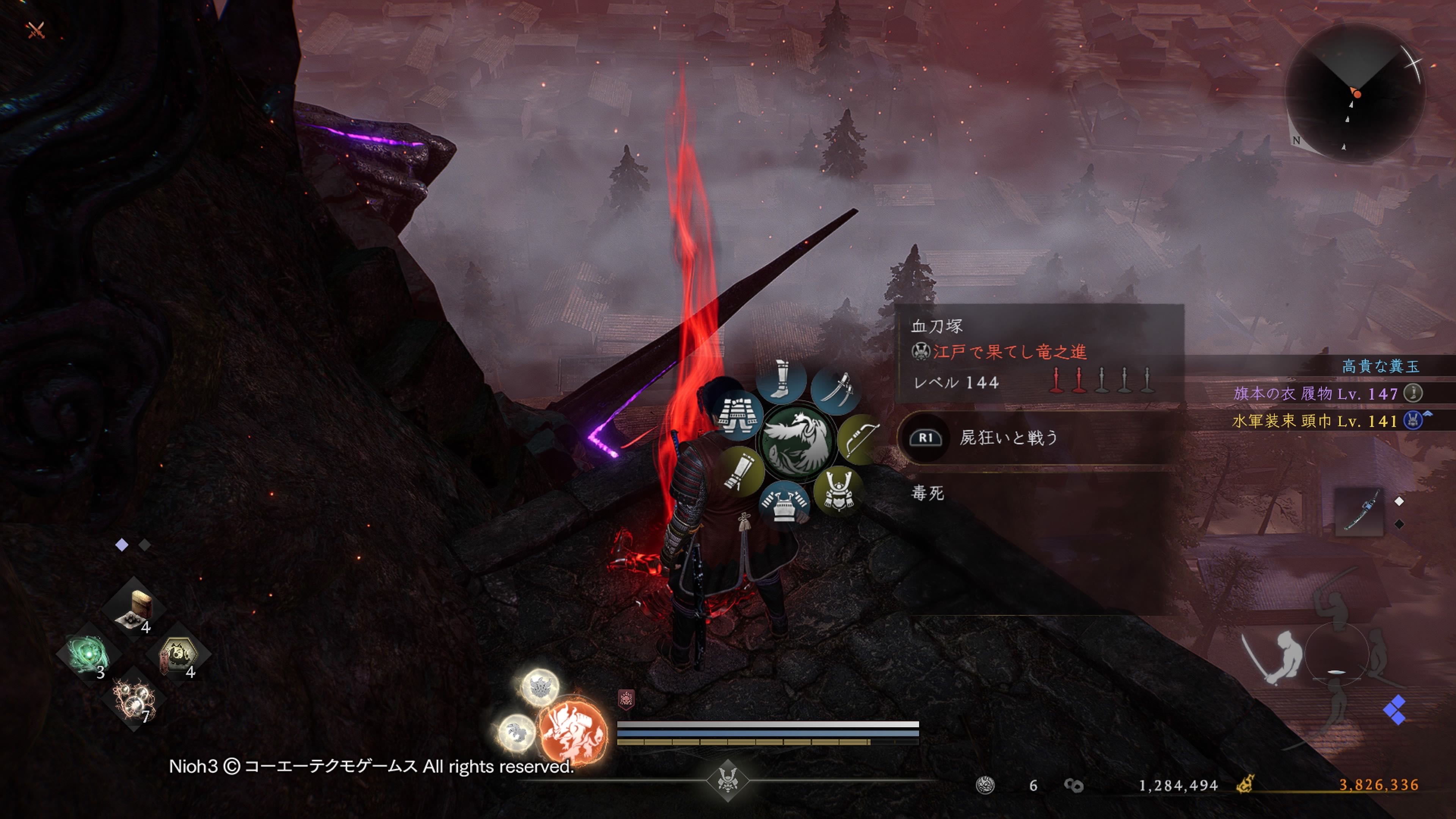Select the lower white glowing yokai skill orb
1456x819 pixels.
click(x=516, y=733)
